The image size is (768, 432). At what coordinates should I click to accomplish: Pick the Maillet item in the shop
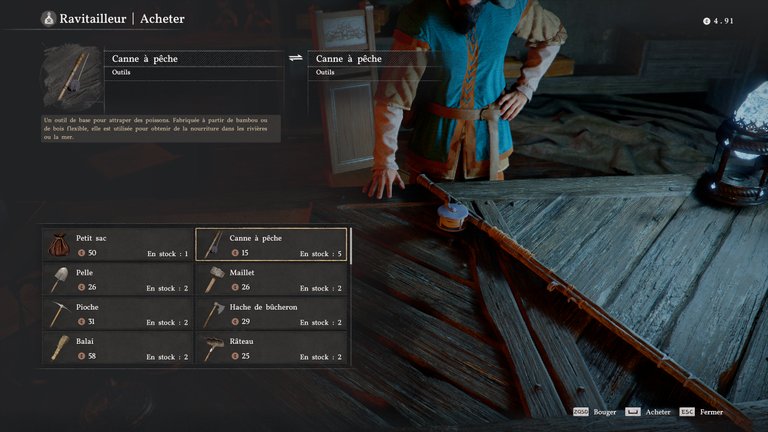tap(271, 280)
